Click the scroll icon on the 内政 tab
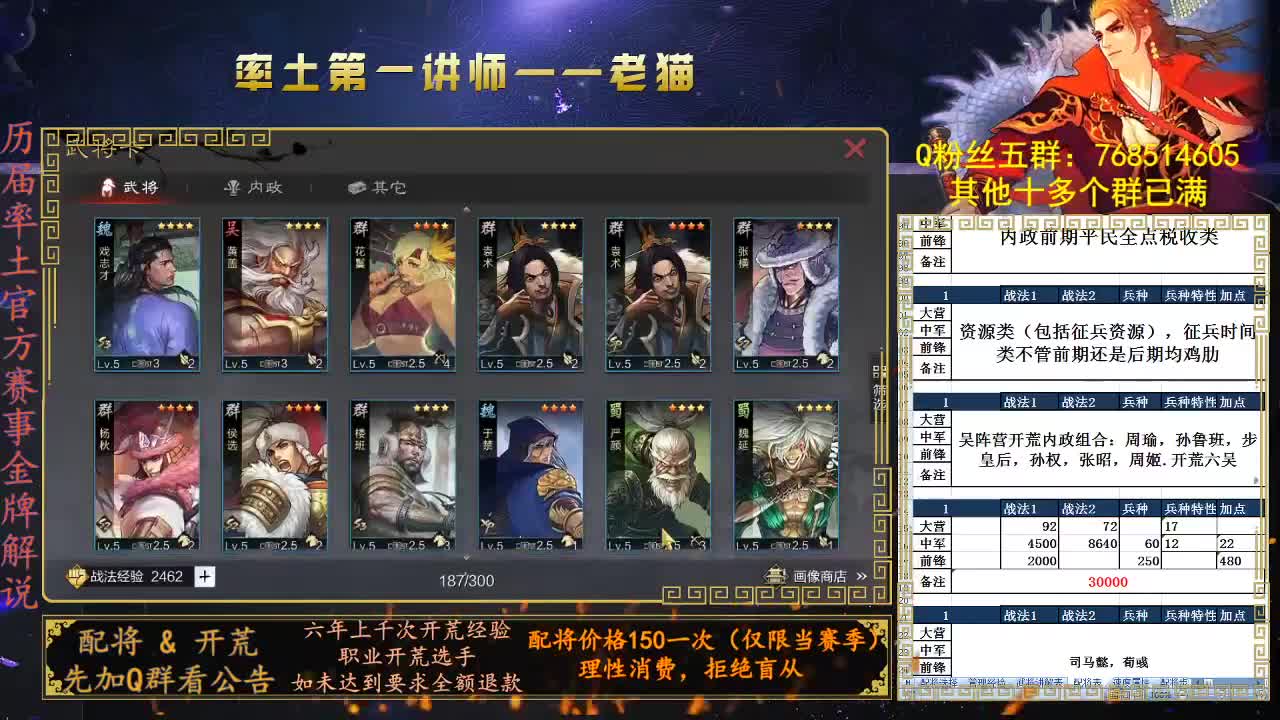The image size is (1280, 720). (233, 188)
